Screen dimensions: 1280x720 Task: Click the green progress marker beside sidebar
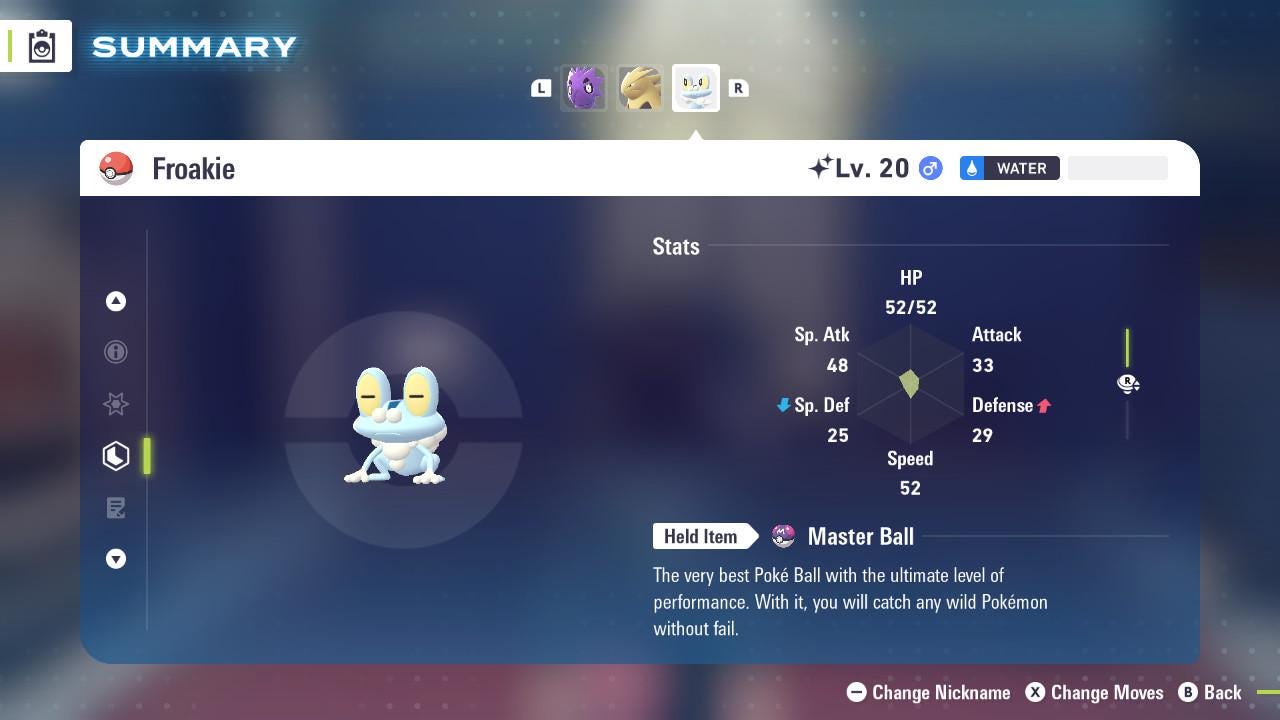point(147,456)
